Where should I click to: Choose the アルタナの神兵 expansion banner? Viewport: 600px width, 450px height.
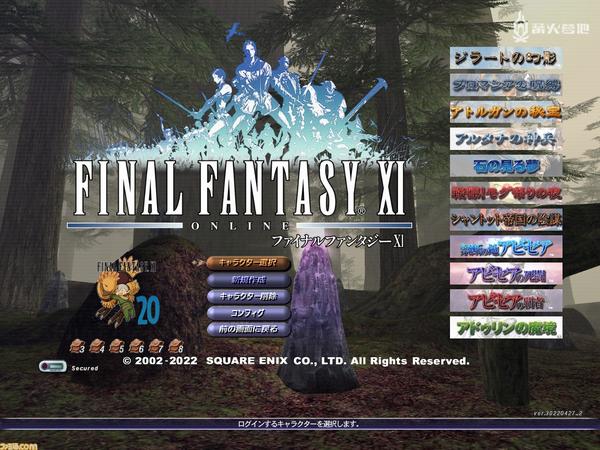click(x=505, y=139)
